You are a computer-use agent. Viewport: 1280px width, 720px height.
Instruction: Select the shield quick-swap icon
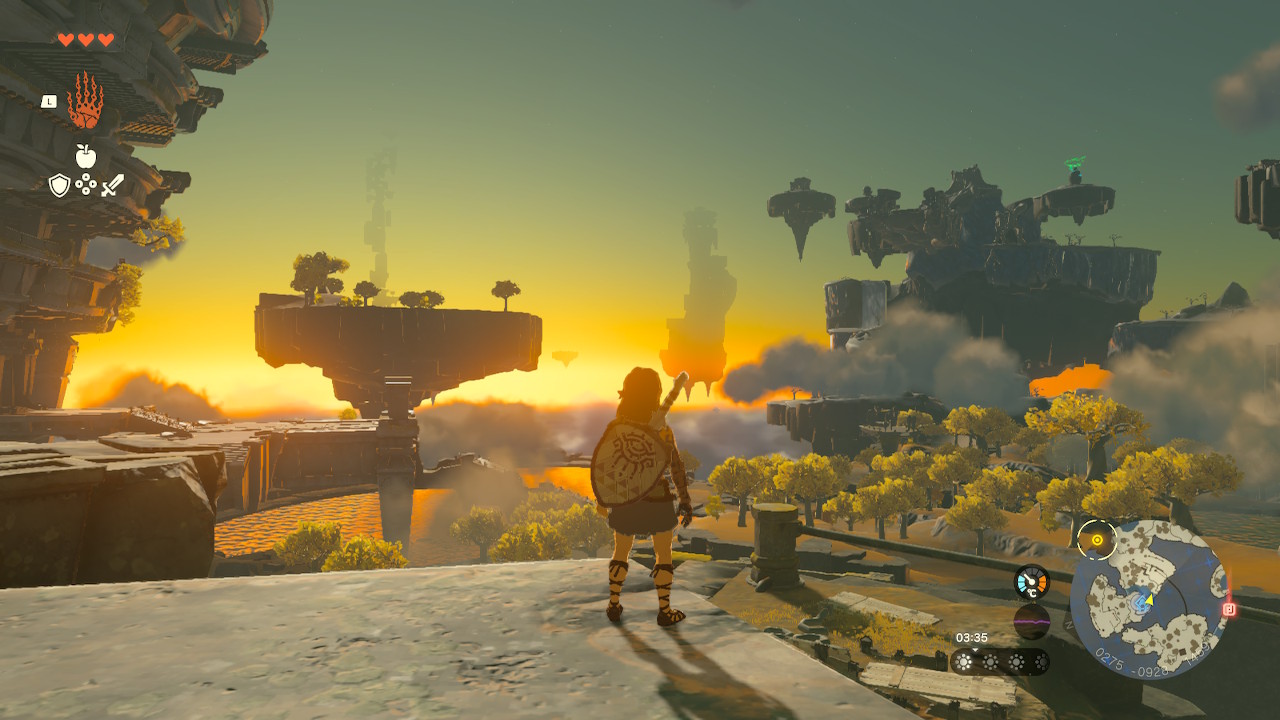pyautogui.click(x=59, y=185)
